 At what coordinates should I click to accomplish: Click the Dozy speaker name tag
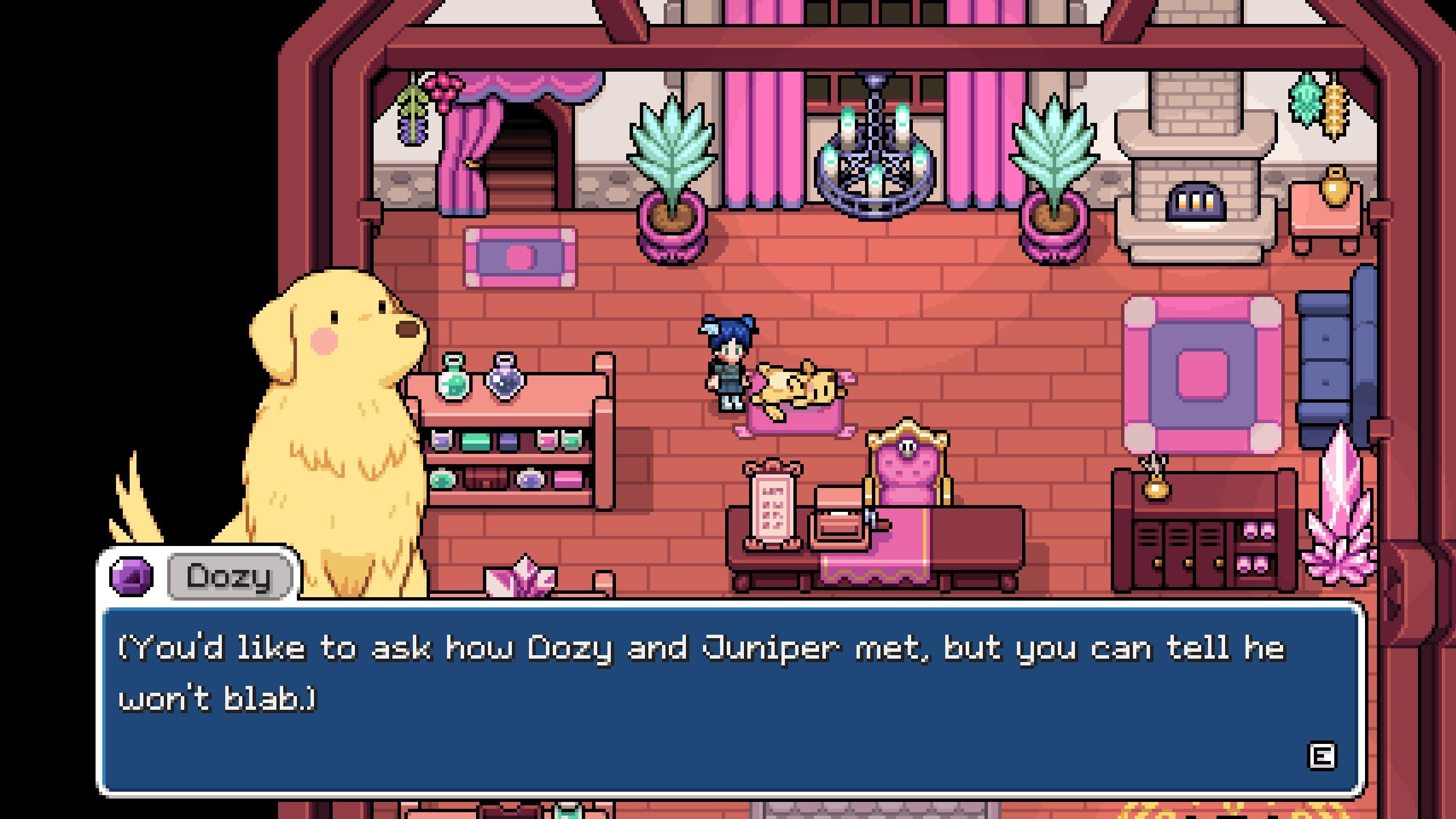click(230, 576)
